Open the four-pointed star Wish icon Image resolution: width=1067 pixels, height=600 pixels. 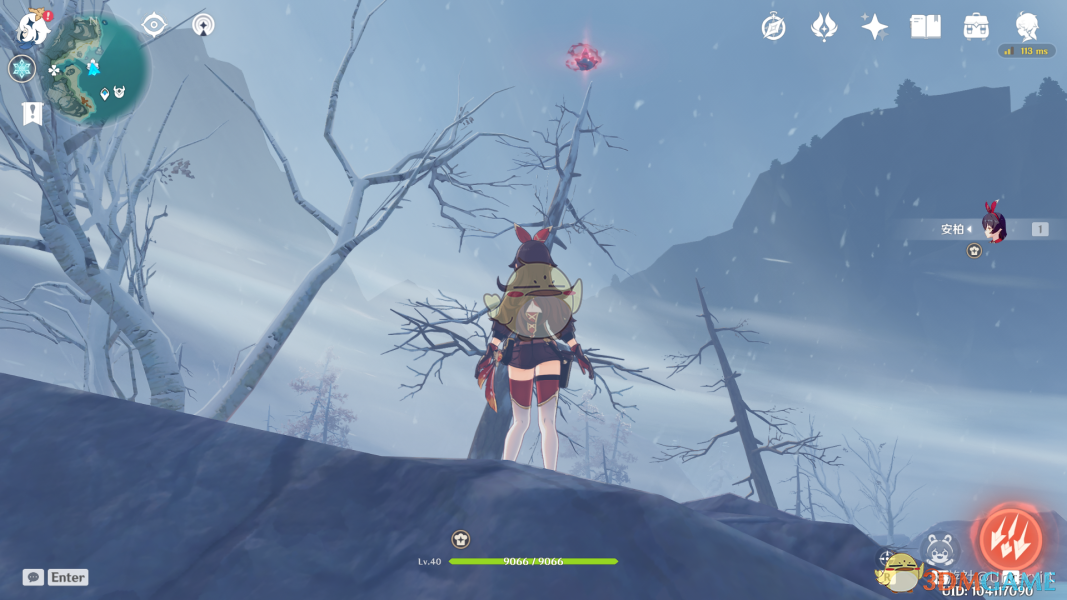875,27
